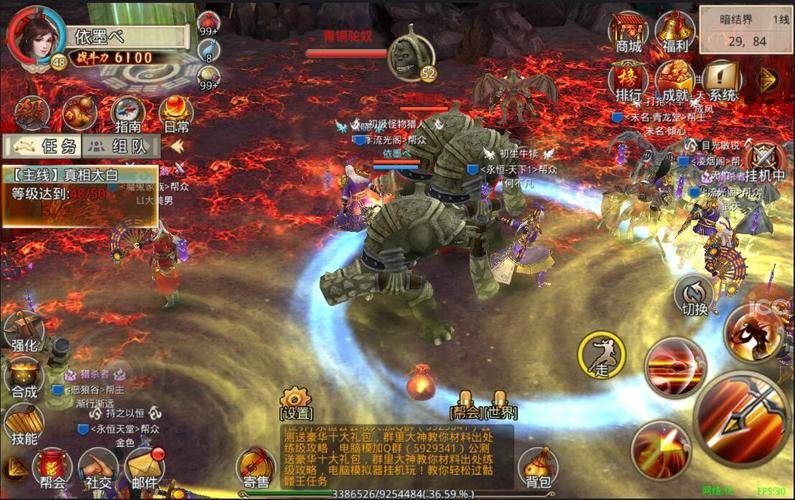Open the 成就 achievements chest
Image resolution: width=795 pixels, height=500 pixels.
tap(676, 78)
